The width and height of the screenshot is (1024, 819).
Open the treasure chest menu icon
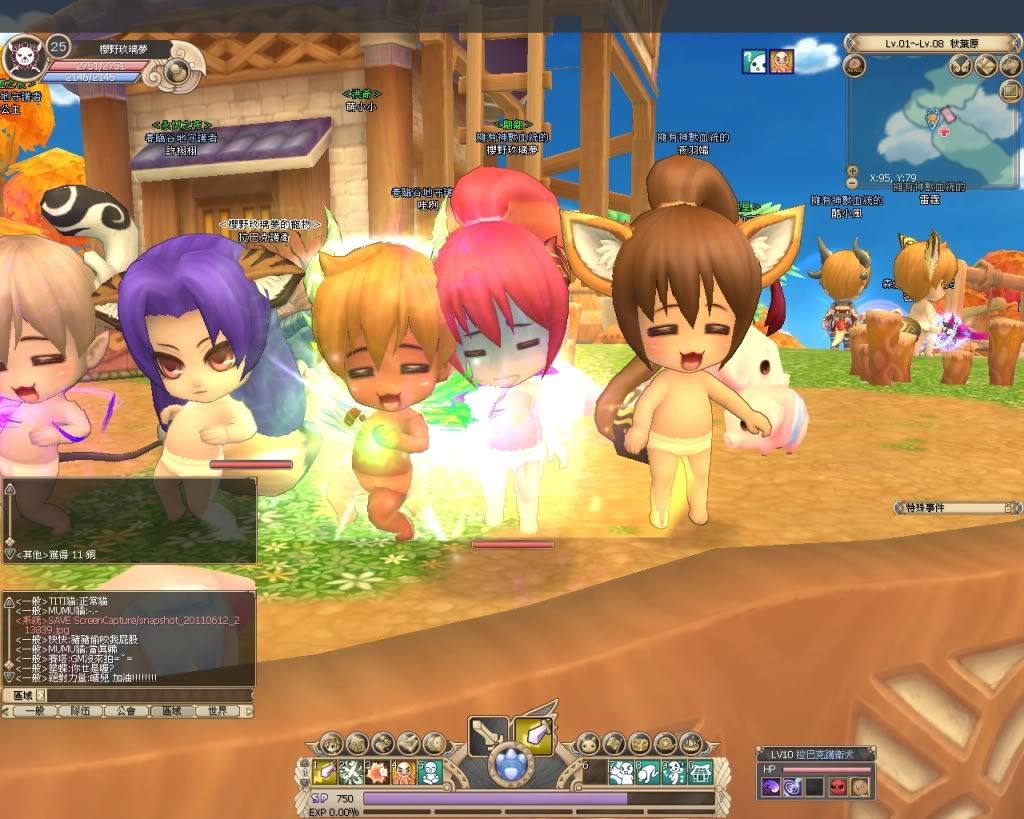tap(638, 743)
